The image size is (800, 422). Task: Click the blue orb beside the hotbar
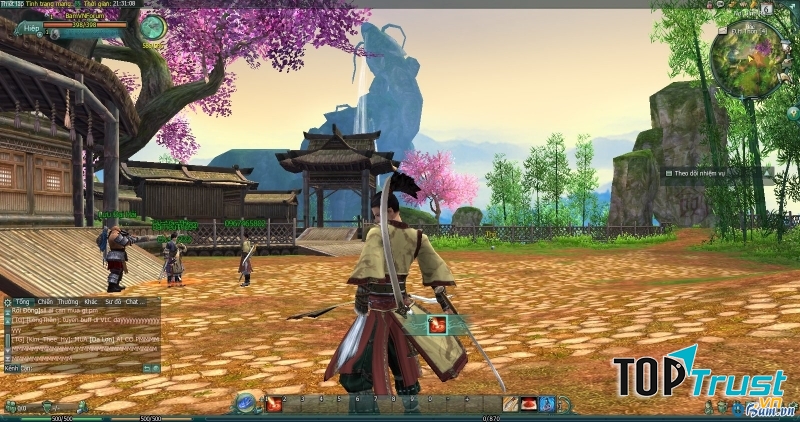245,403
